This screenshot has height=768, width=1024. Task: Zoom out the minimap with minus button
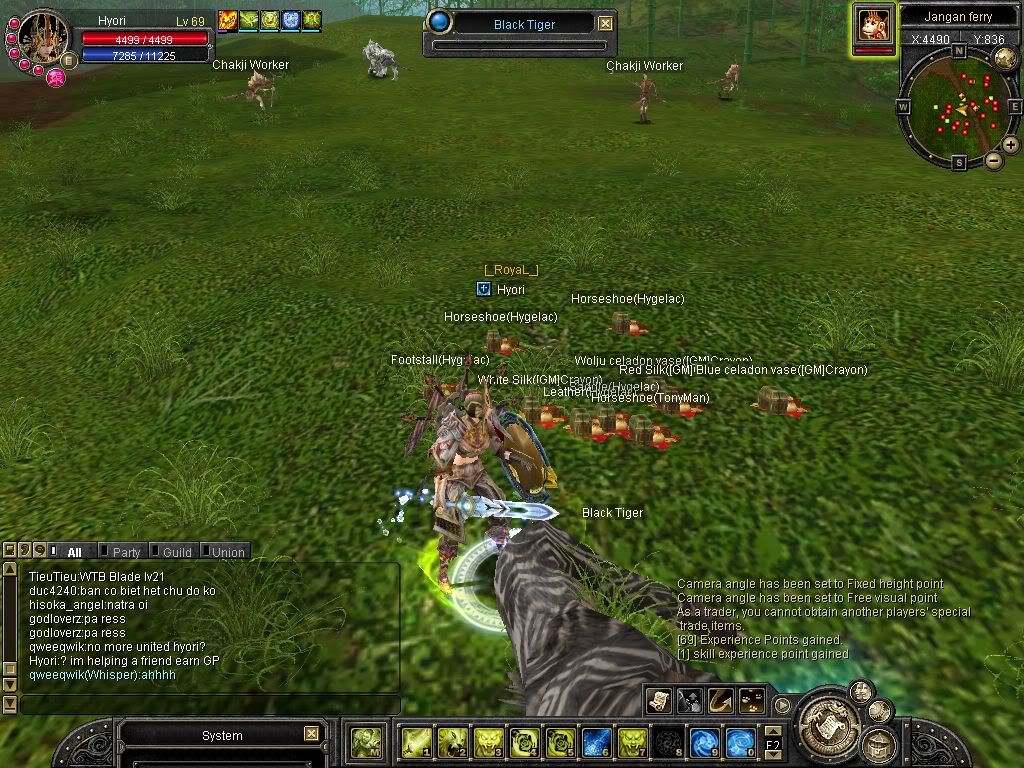pyautogui.click(x=993, y=160)
